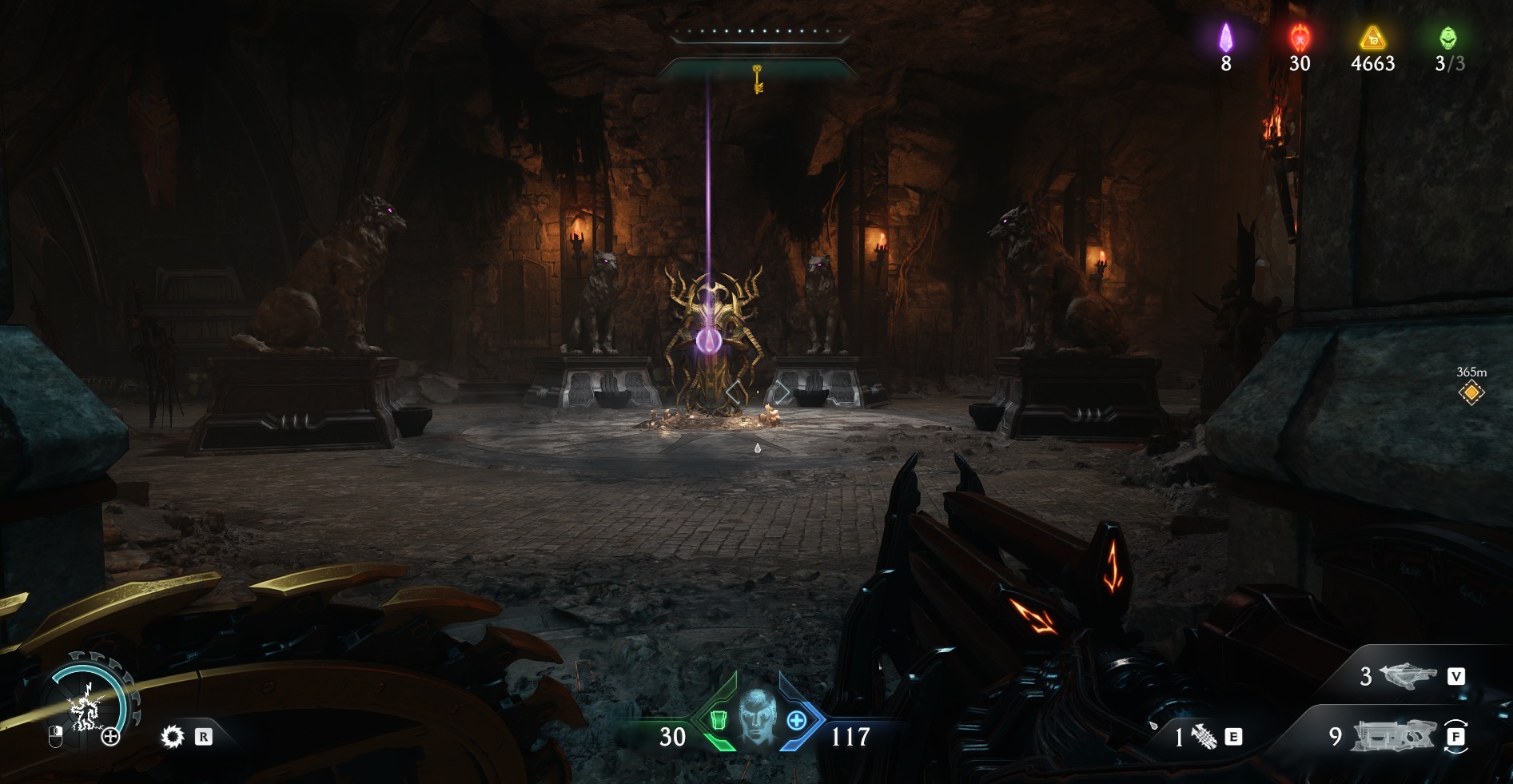Select the lower weapon swap icon
Screen dimensions: 1513x784
click(1392, 736)
